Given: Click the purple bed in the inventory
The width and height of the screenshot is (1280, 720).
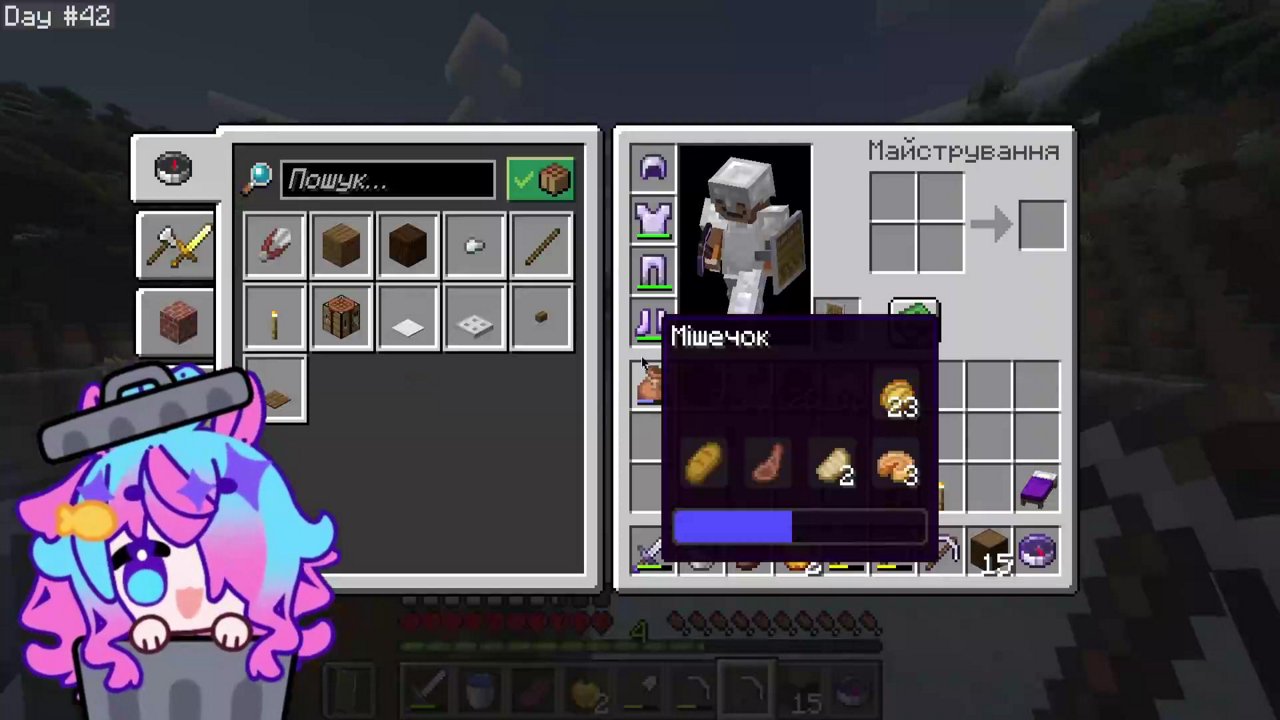Looking at the screenshot, I should click(1037, 487).
